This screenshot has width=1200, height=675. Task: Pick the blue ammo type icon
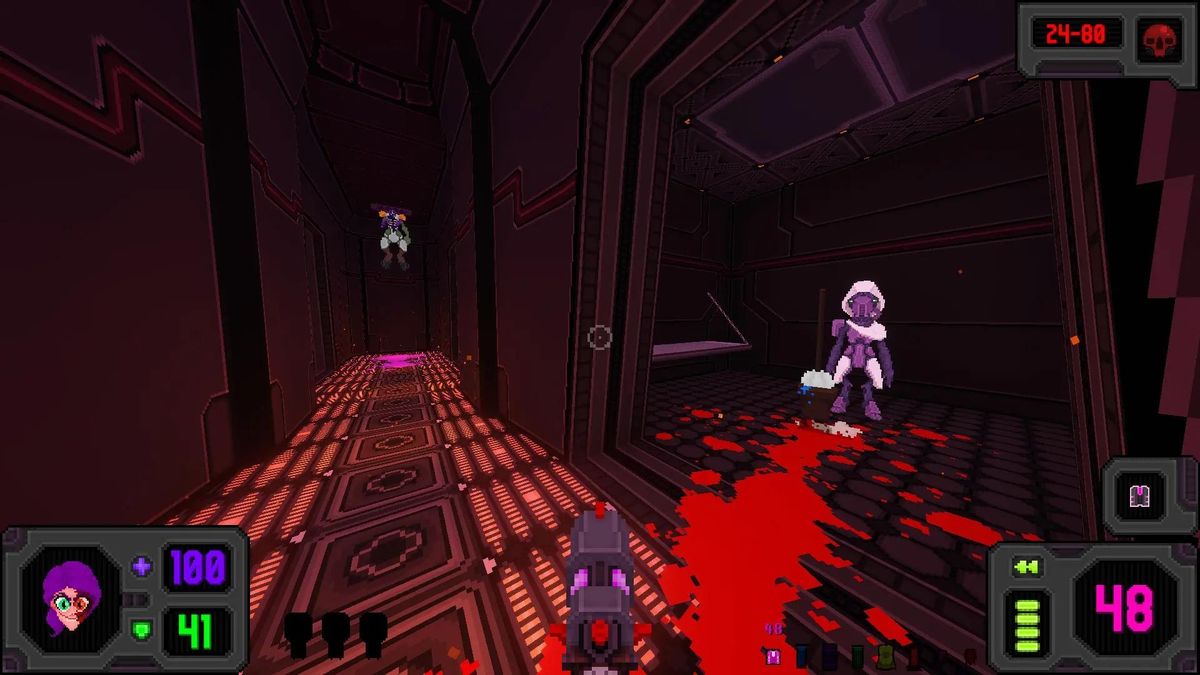coord(801,657)
